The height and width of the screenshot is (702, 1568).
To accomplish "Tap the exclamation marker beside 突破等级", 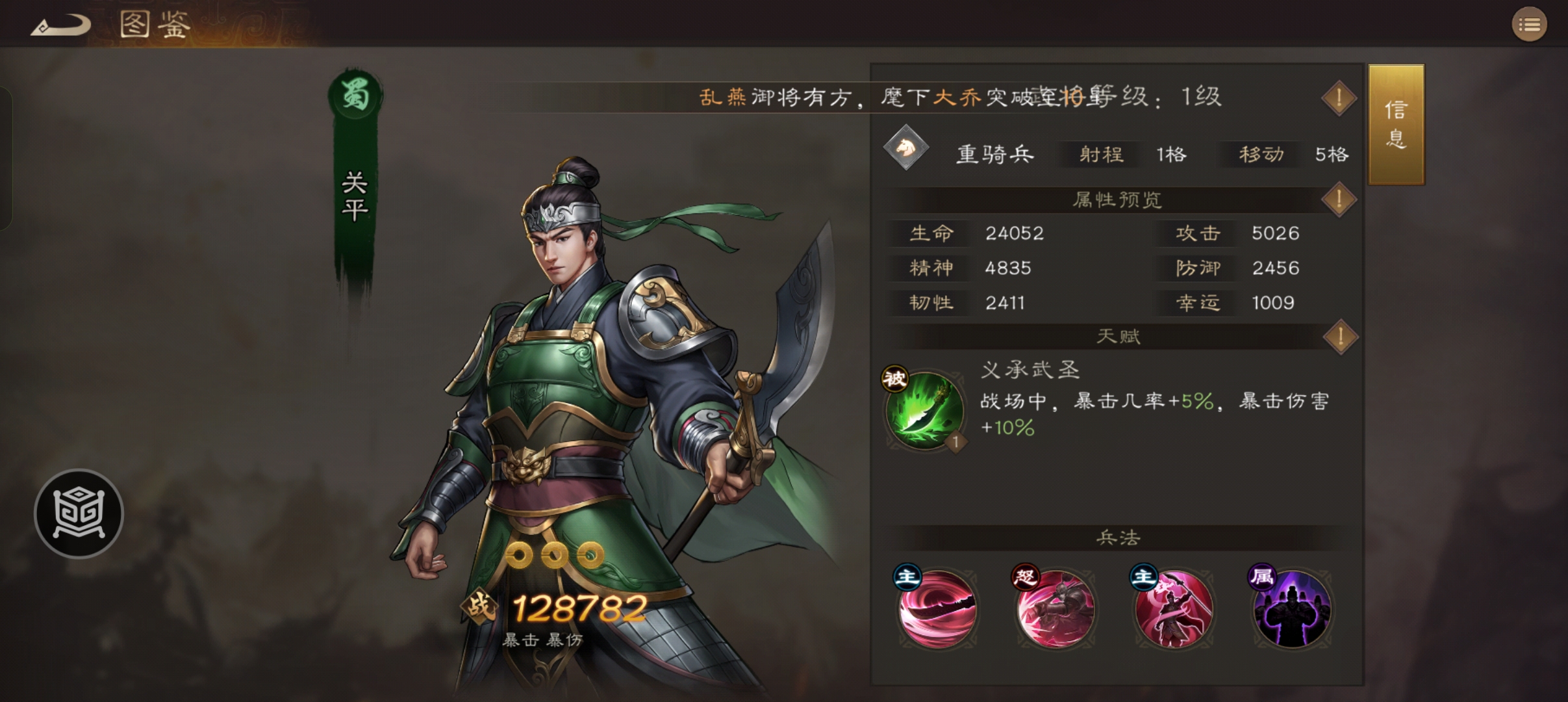I will click(1339, 97).
